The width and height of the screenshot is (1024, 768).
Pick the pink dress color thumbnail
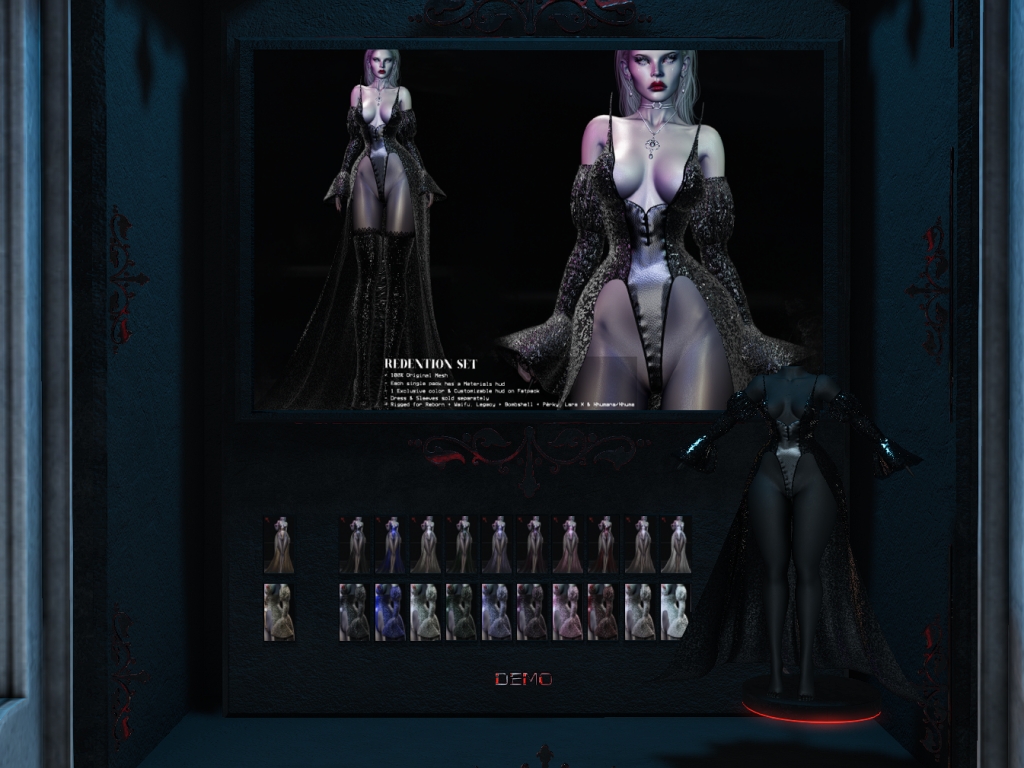coord(568,545)
